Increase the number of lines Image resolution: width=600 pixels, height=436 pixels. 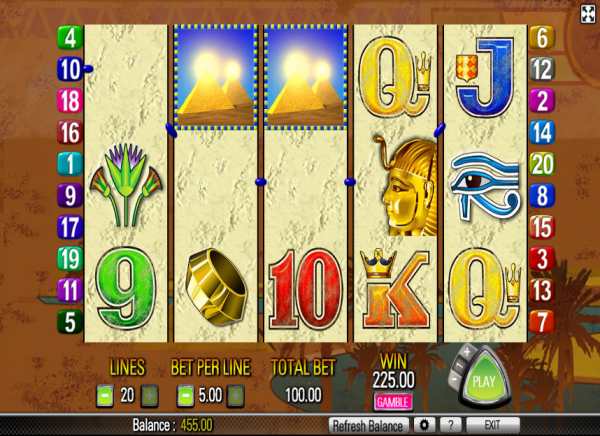point(149,396)
